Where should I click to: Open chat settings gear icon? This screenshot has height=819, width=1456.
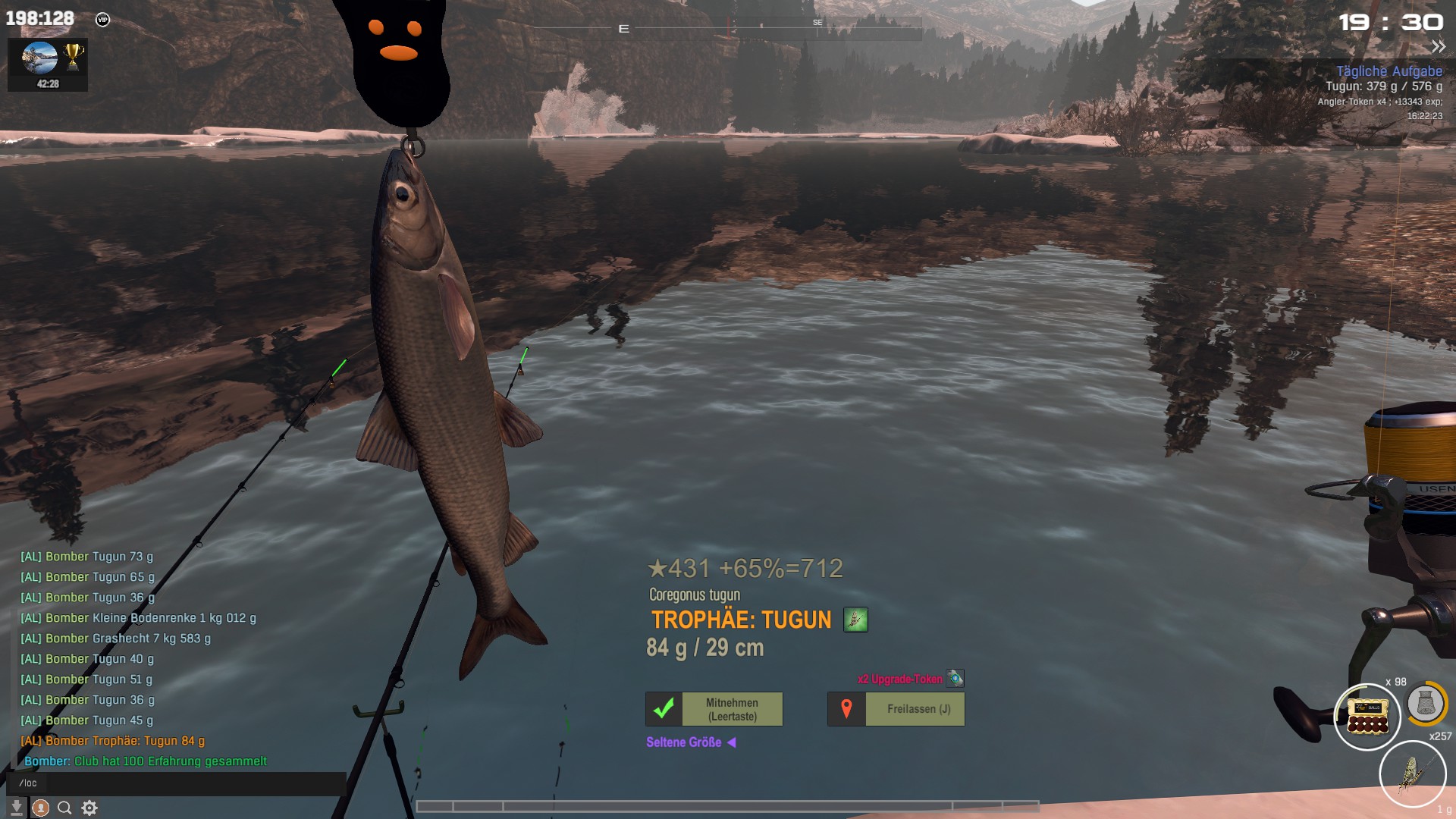(x=89, y=808)
